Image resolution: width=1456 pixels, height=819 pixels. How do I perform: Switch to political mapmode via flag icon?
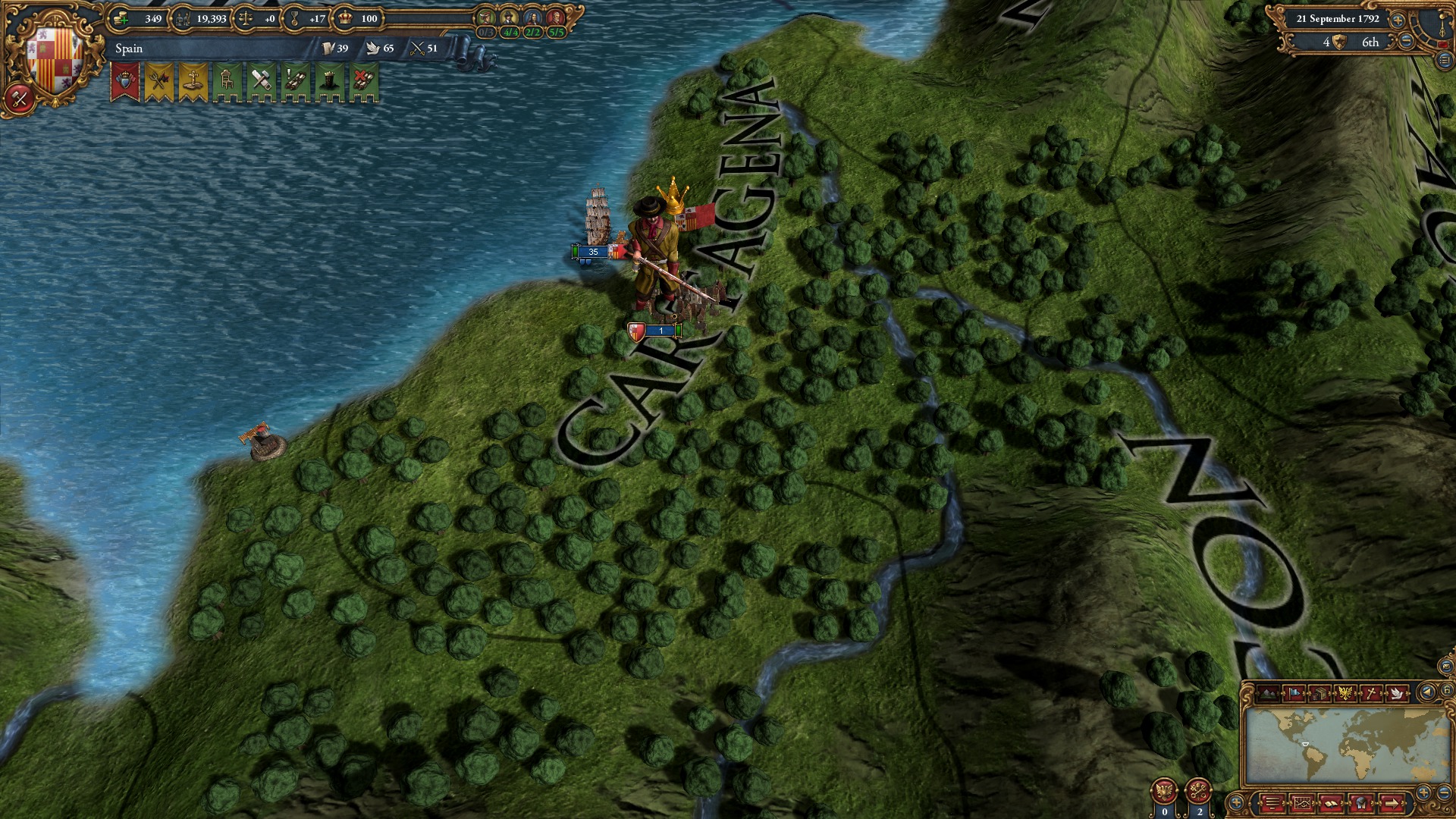(1295, 693)
